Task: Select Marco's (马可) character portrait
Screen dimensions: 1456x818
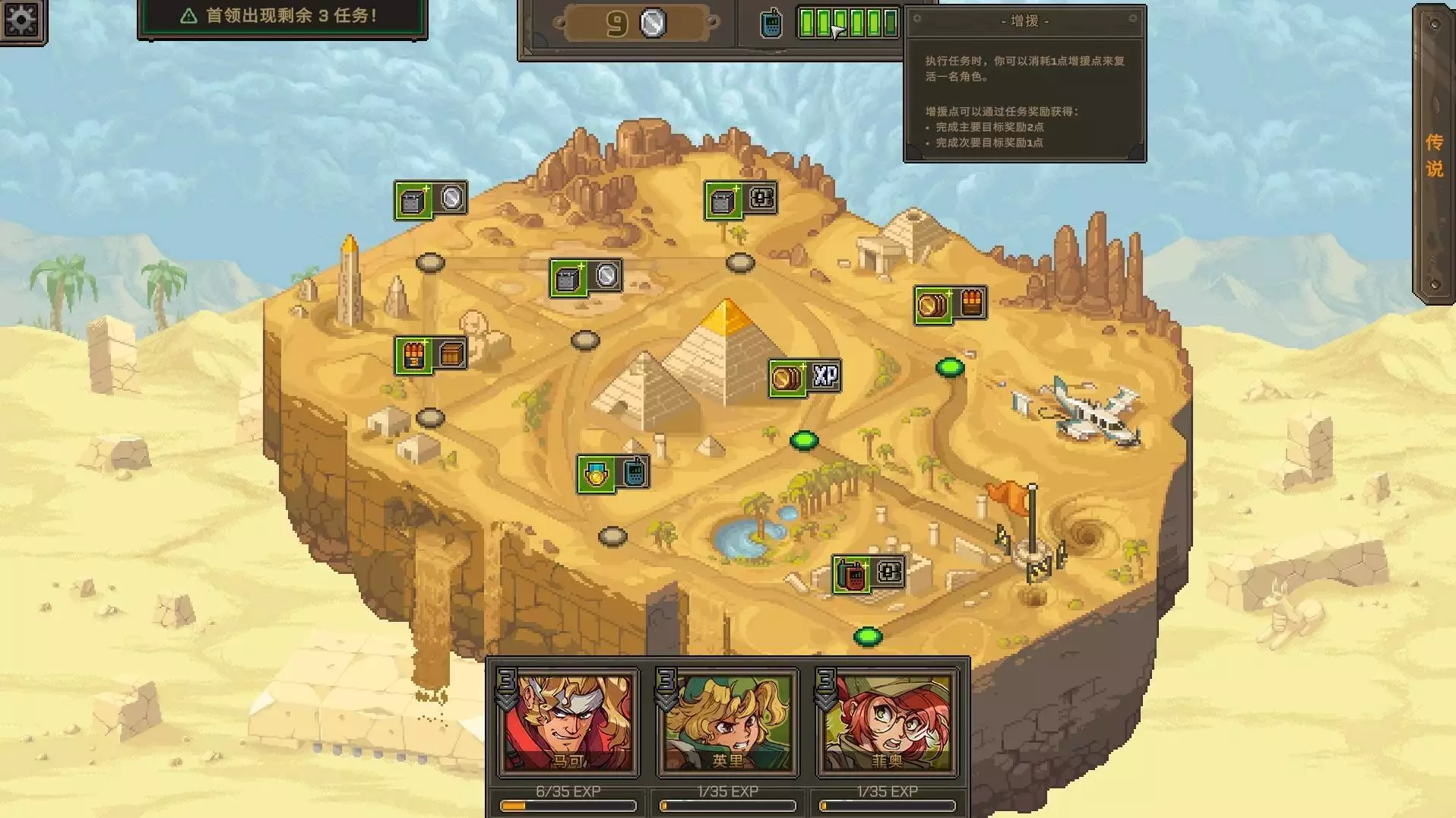Action: [568, 722]
